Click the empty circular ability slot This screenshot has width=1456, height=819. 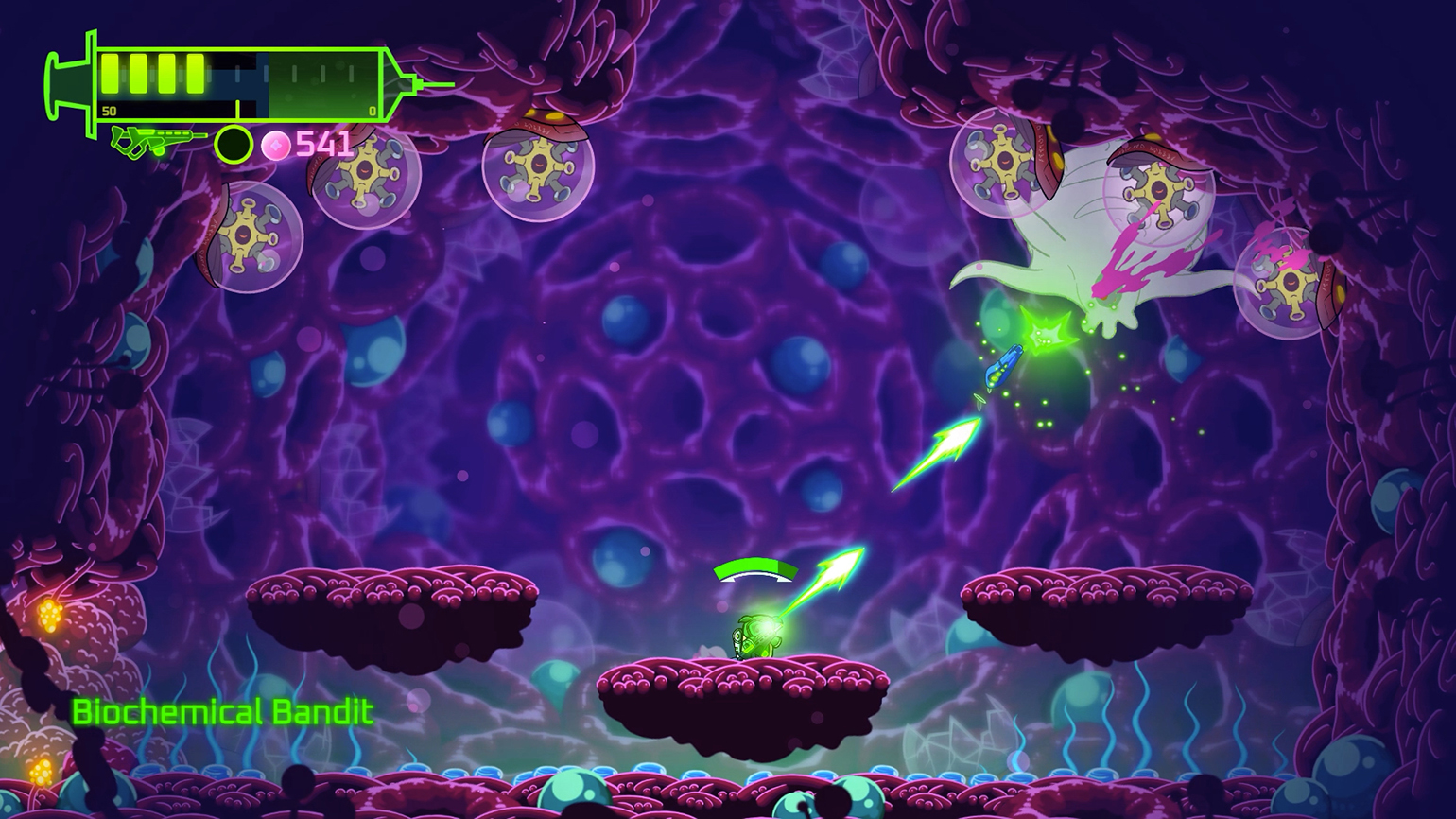coord(233,145)
